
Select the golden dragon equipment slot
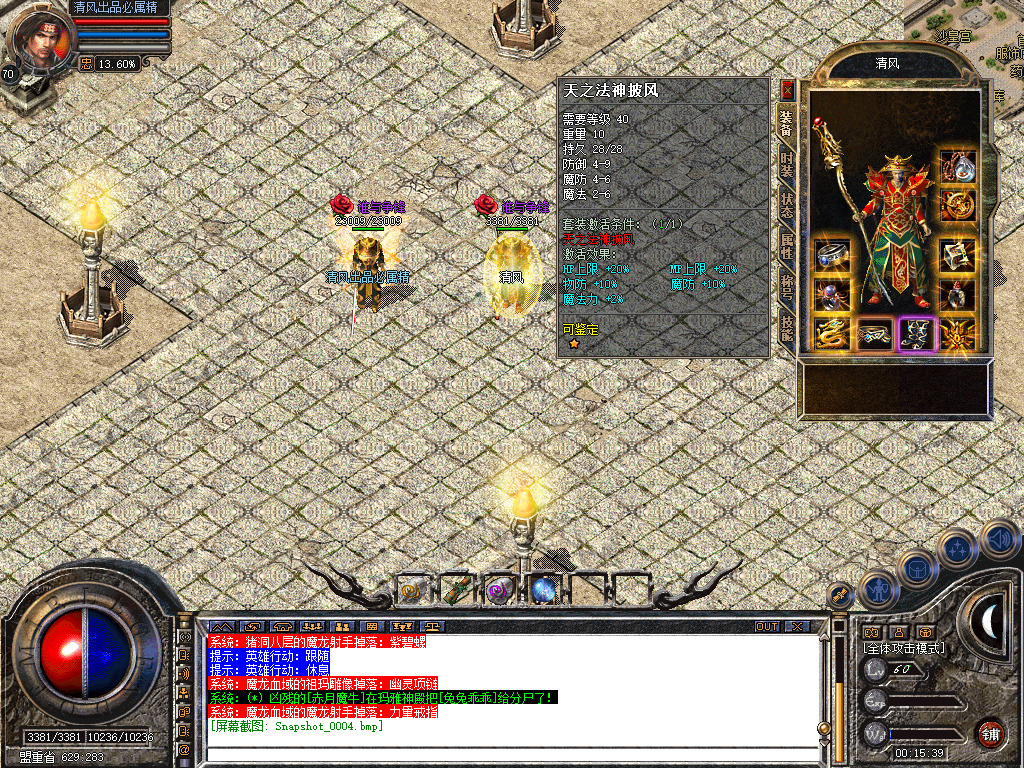[832, 334]
